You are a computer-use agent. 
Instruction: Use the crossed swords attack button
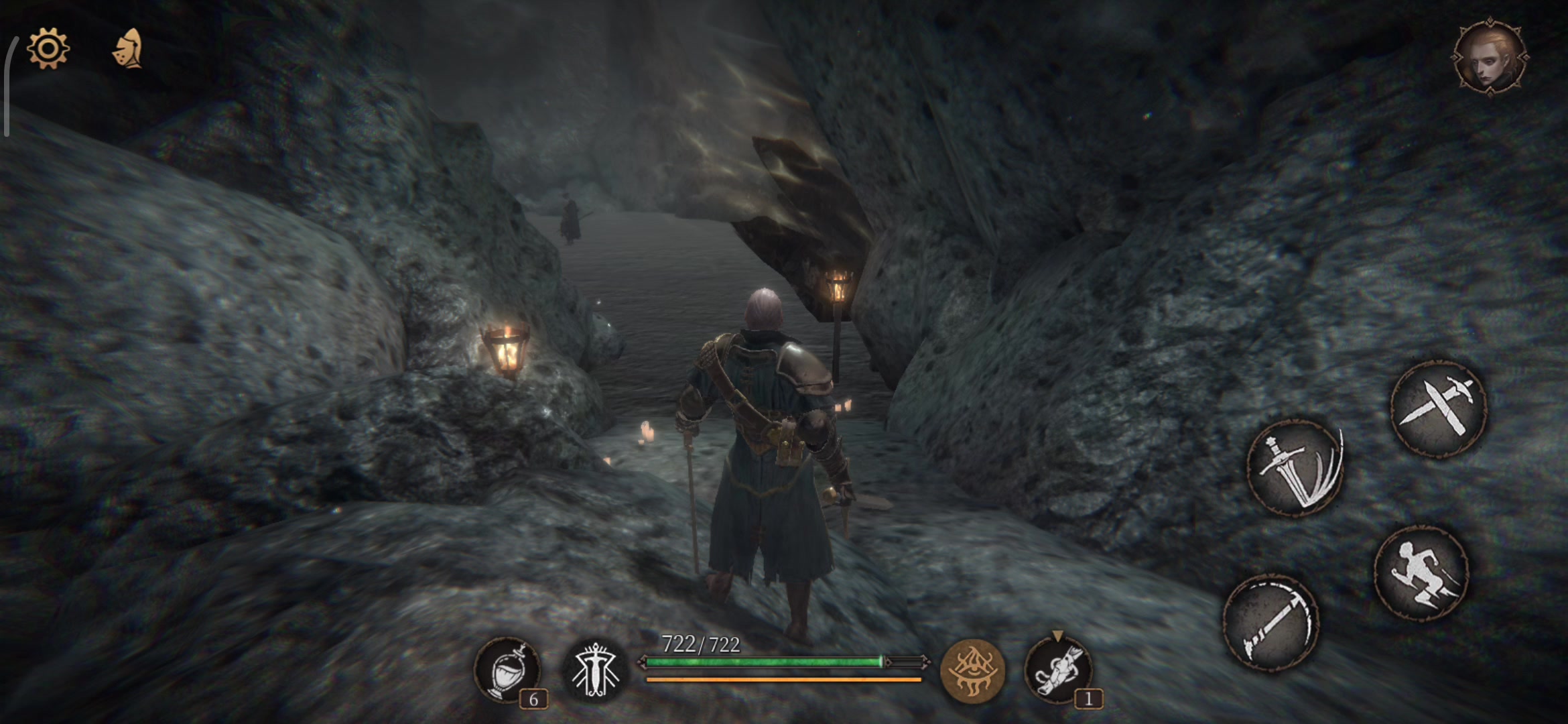(1439, 408)
